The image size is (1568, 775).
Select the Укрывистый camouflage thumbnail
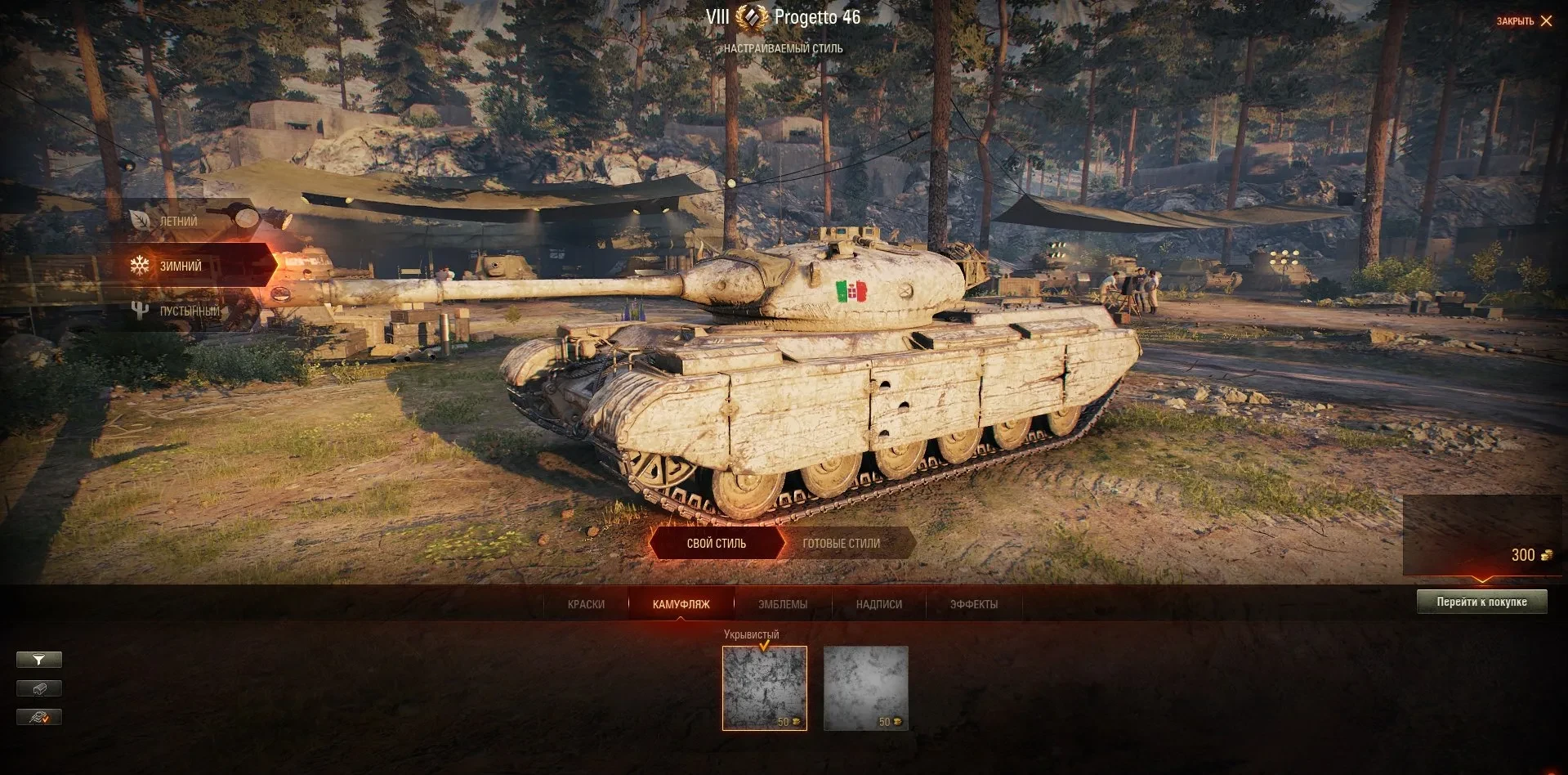click(764, 688)
